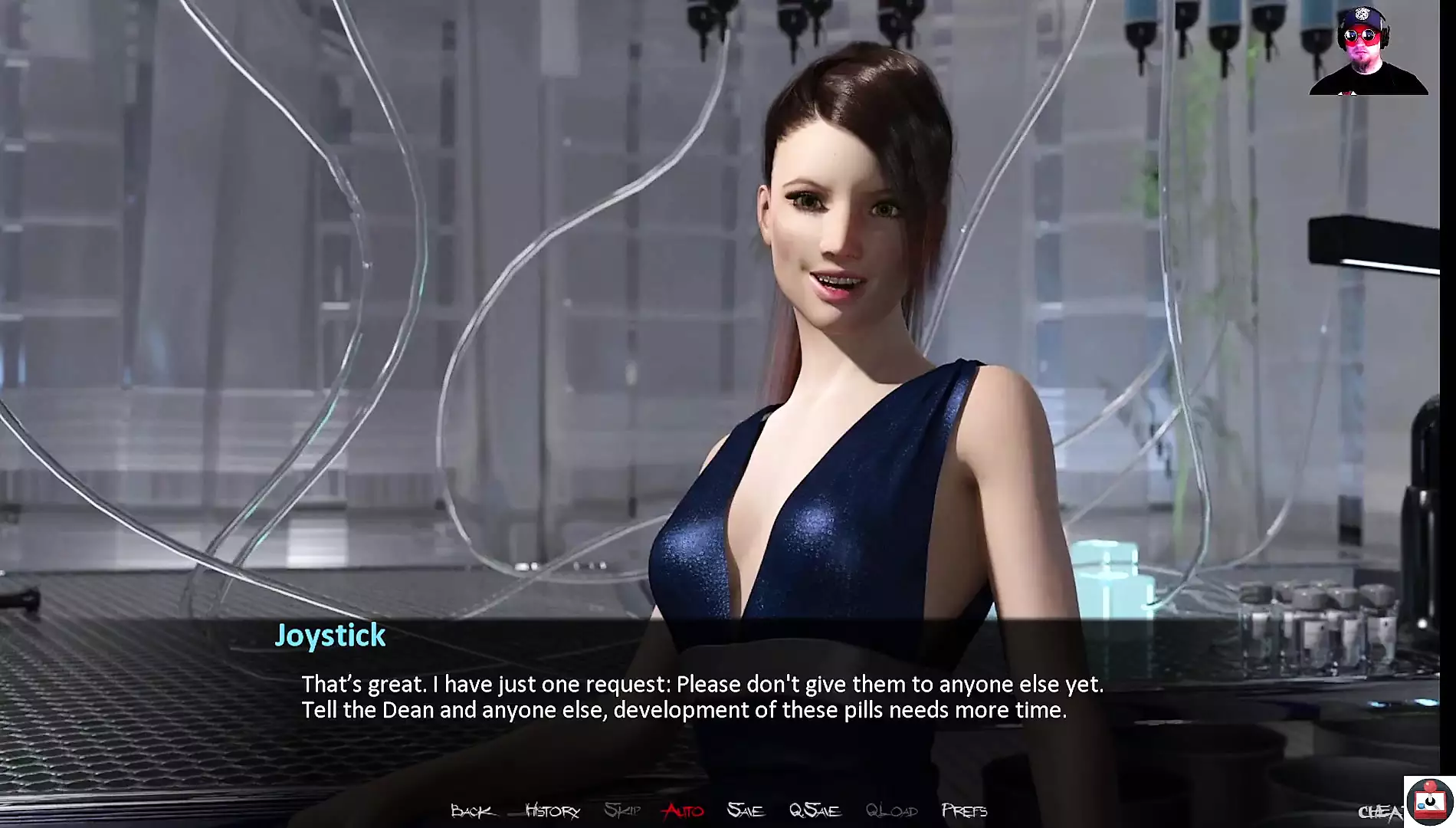Viewport: 1456px width, 828px height.
Task: Open the Cheat menu
Action: pos(1380,812)
